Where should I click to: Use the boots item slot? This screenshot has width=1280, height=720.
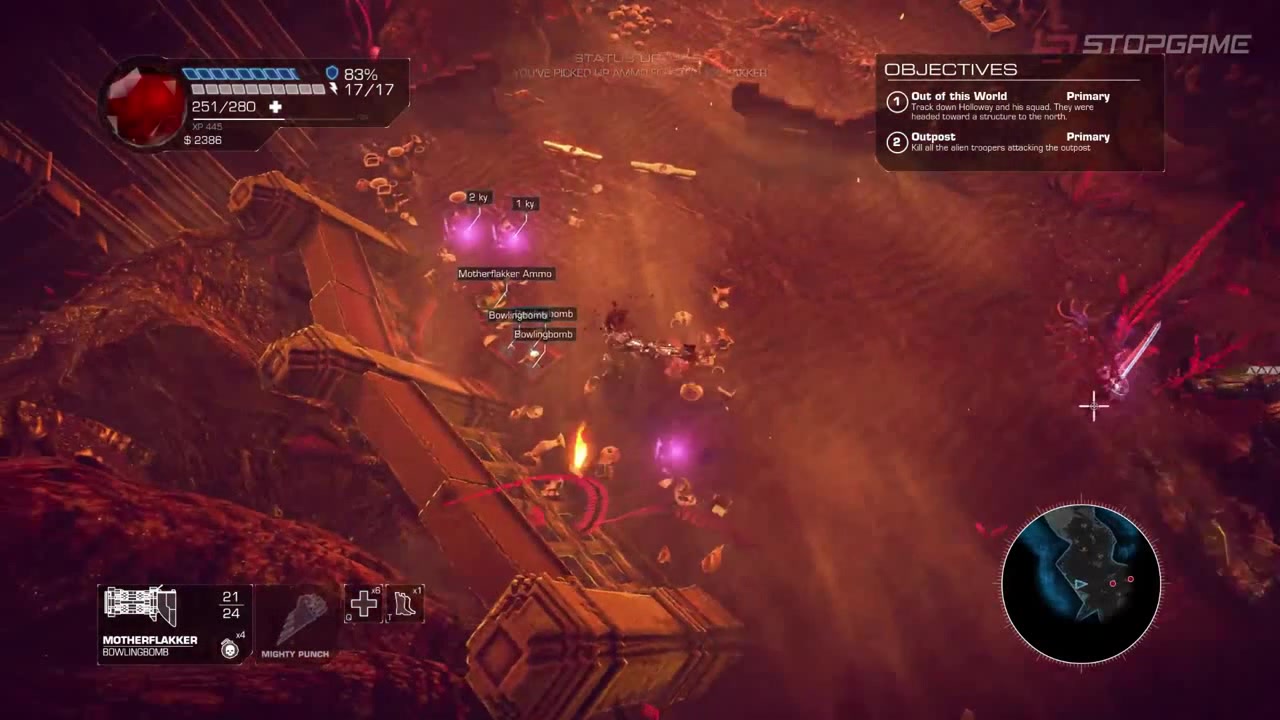(x=405, y=604)
